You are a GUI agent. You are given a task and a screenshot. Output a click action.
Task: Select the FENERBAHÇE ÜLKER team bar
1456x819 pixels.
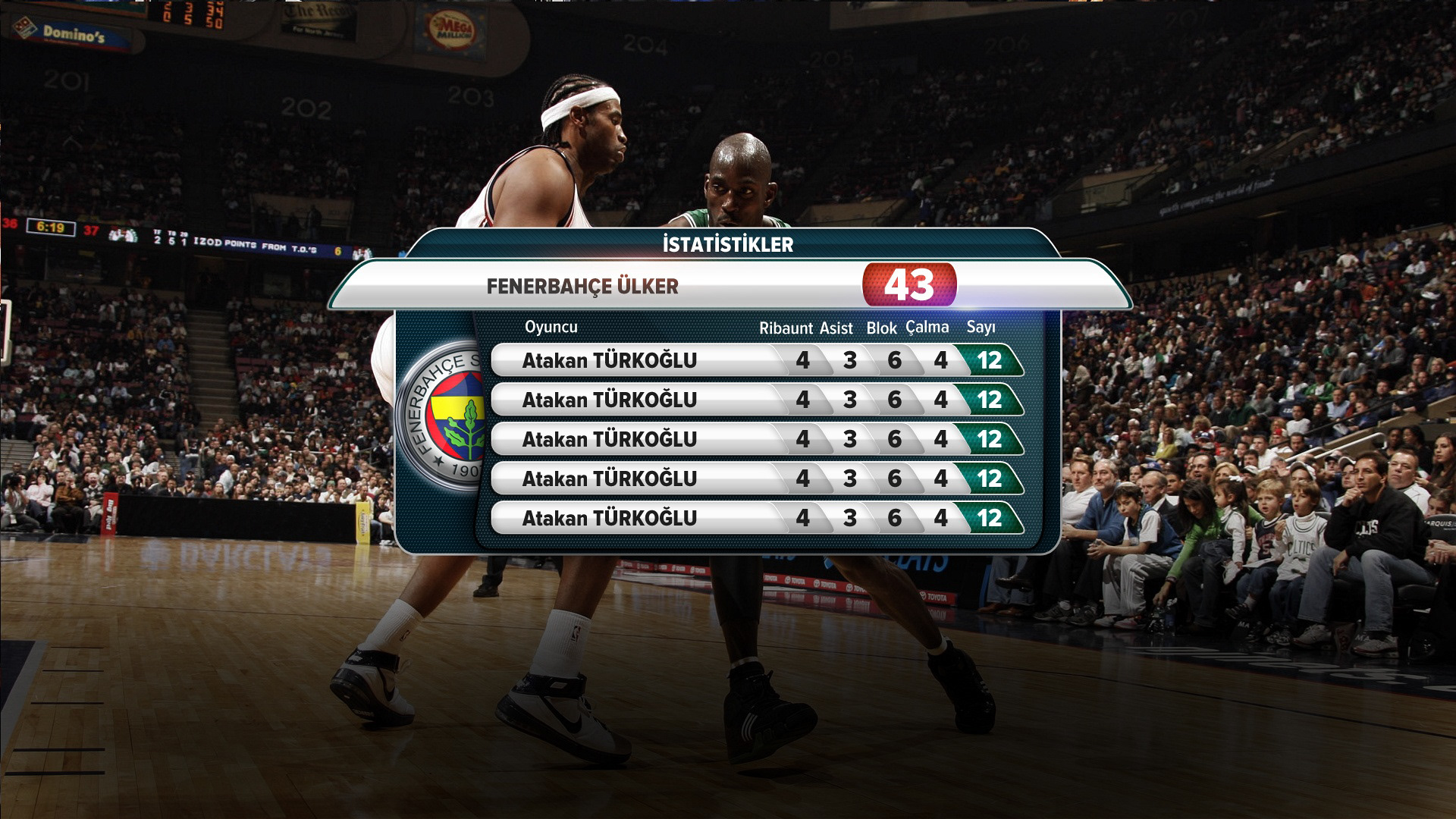pyautogui.click(x=582, y=287)
